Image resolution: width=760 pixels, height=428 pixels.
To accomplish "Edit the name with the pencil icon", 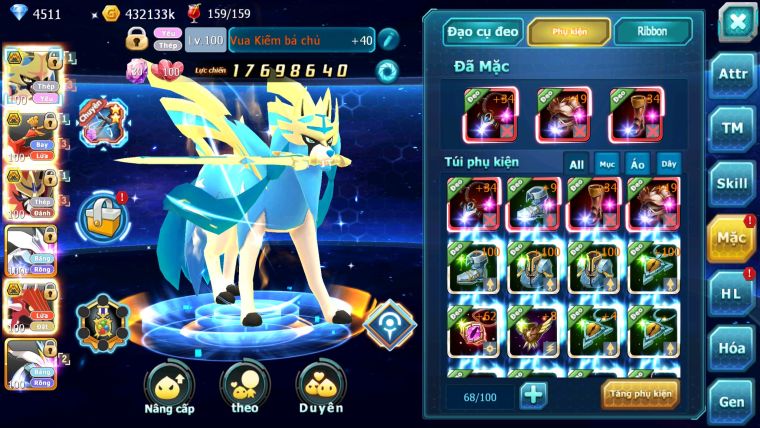I will [388, 39].
